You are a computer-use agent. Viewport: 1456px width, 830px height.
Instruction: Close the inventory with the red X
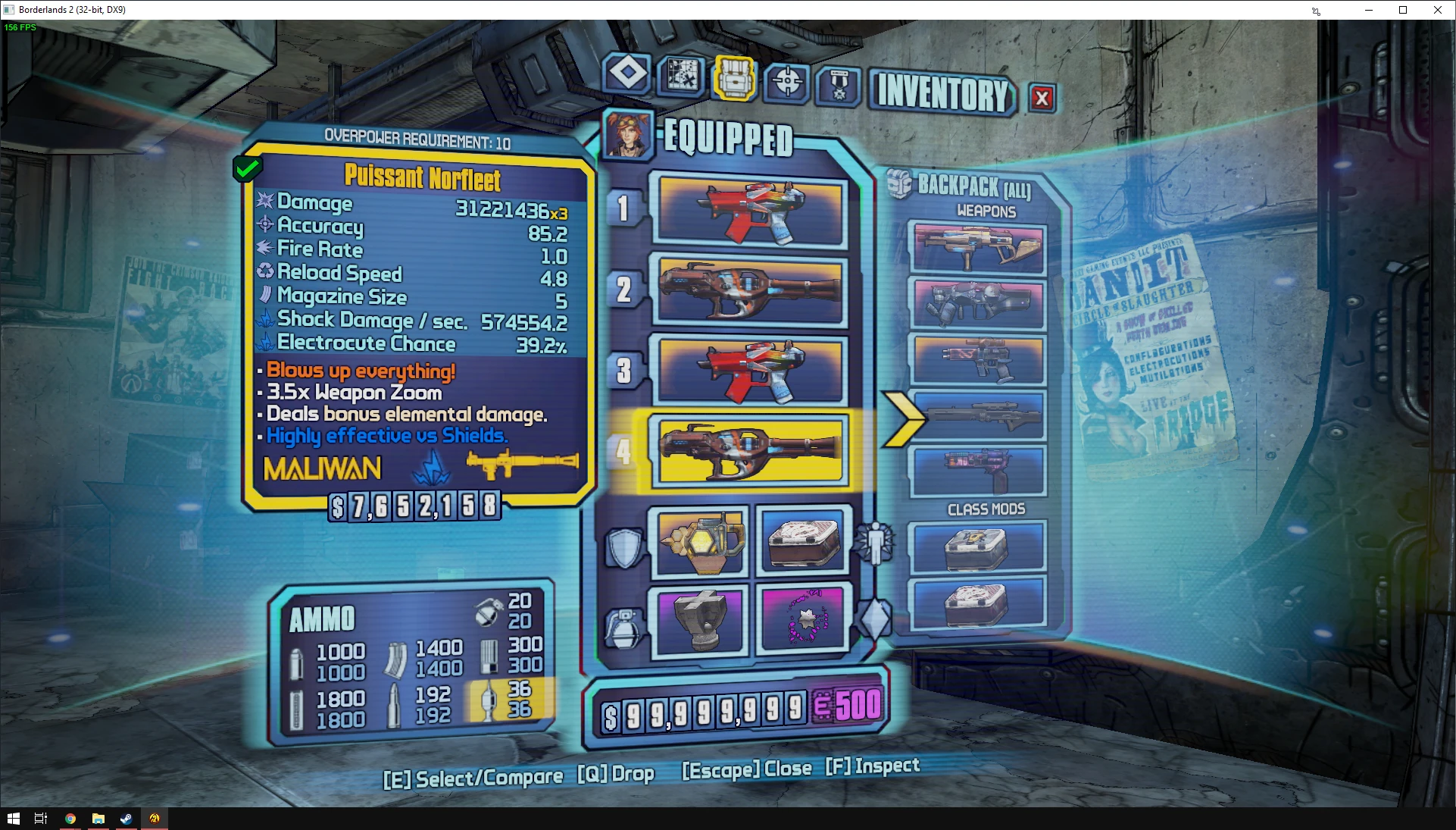coord(1042,98)
